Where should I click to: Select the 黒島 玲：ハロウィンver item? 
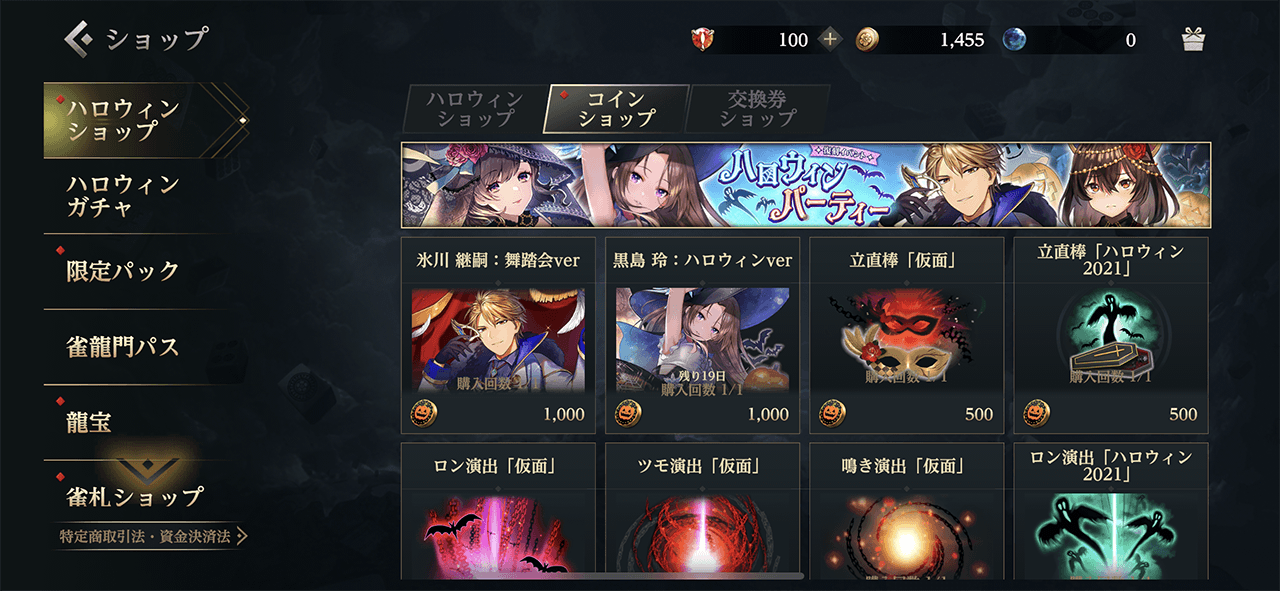coord(702,335)
